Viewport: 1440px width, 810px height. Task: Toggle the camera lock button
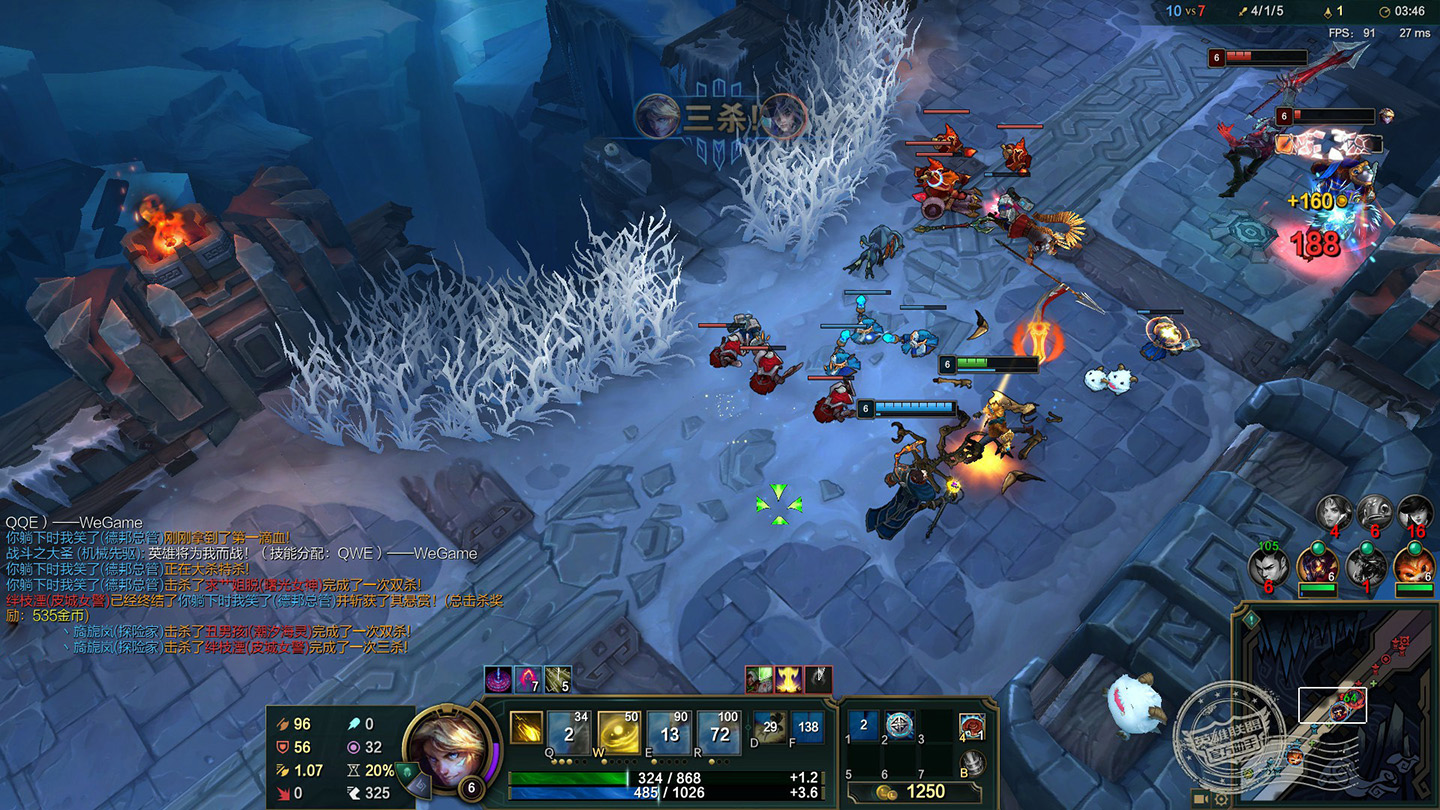[x=1202, y=799]
